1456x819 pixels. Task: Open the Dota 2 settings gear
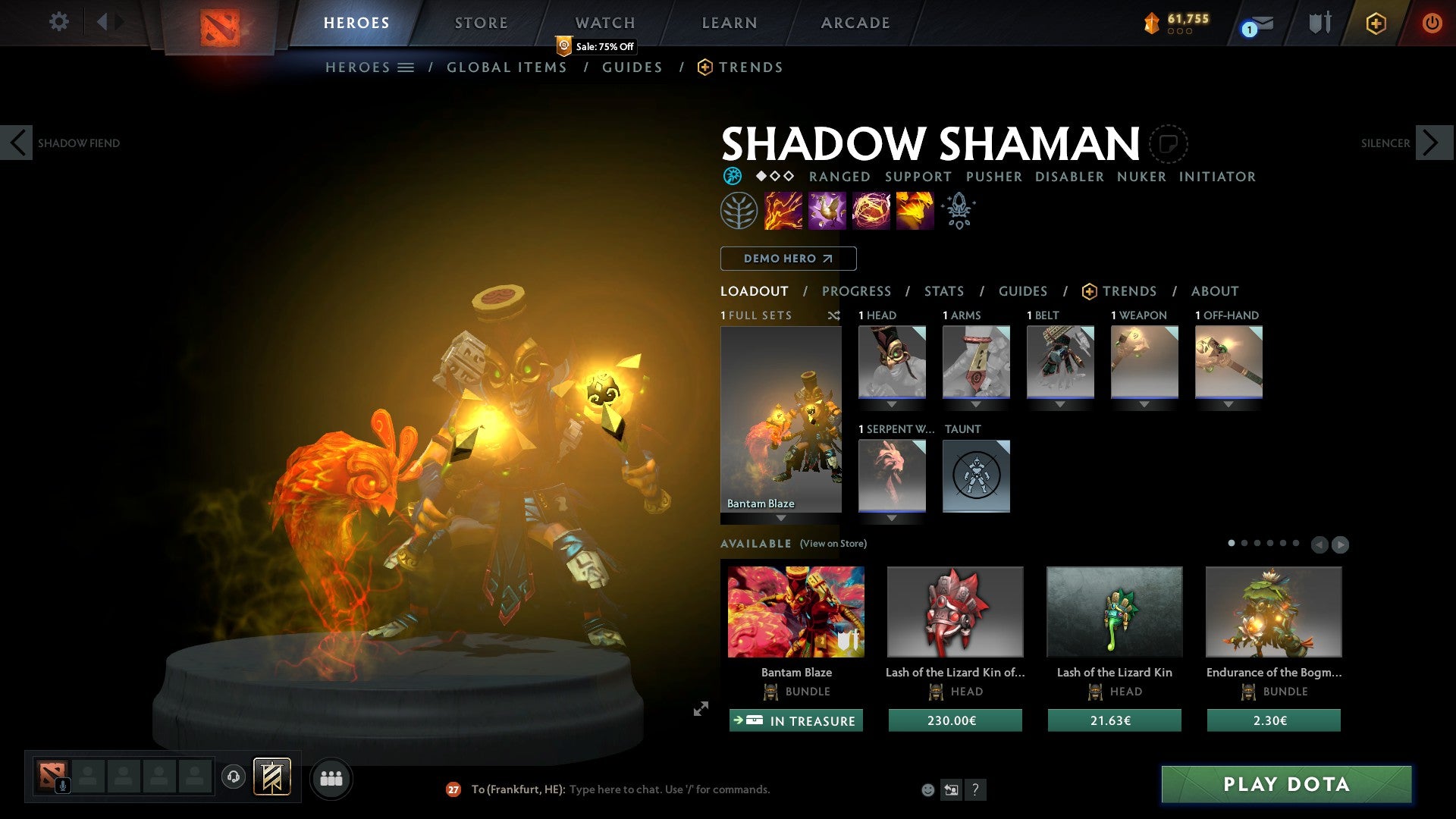tap(58, 22)
